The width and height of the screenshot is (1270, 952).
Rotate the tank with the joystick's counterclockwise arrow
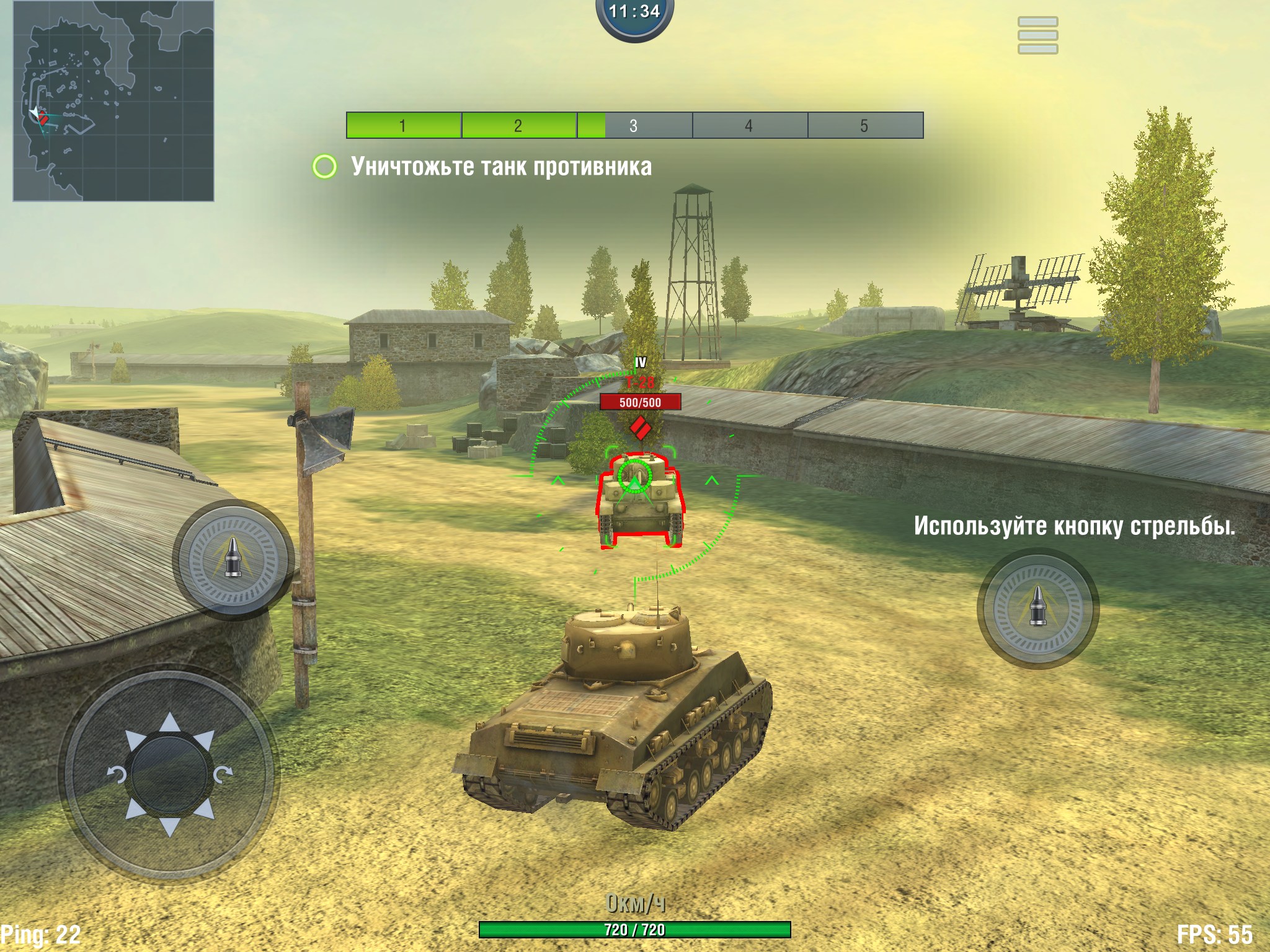(x=117, y=774)
